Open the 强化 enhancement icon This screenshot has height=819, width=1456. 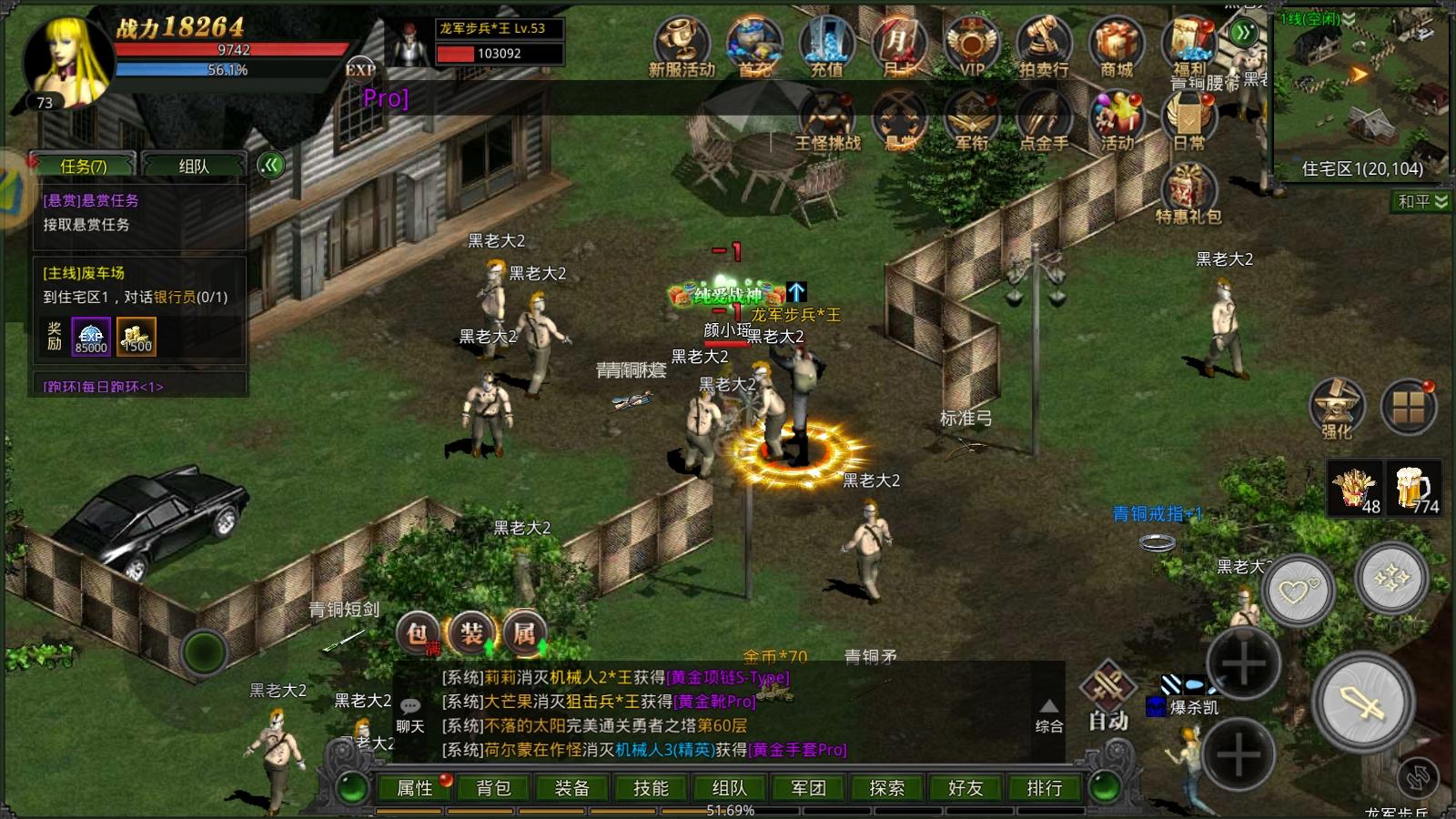(1336, 408)
